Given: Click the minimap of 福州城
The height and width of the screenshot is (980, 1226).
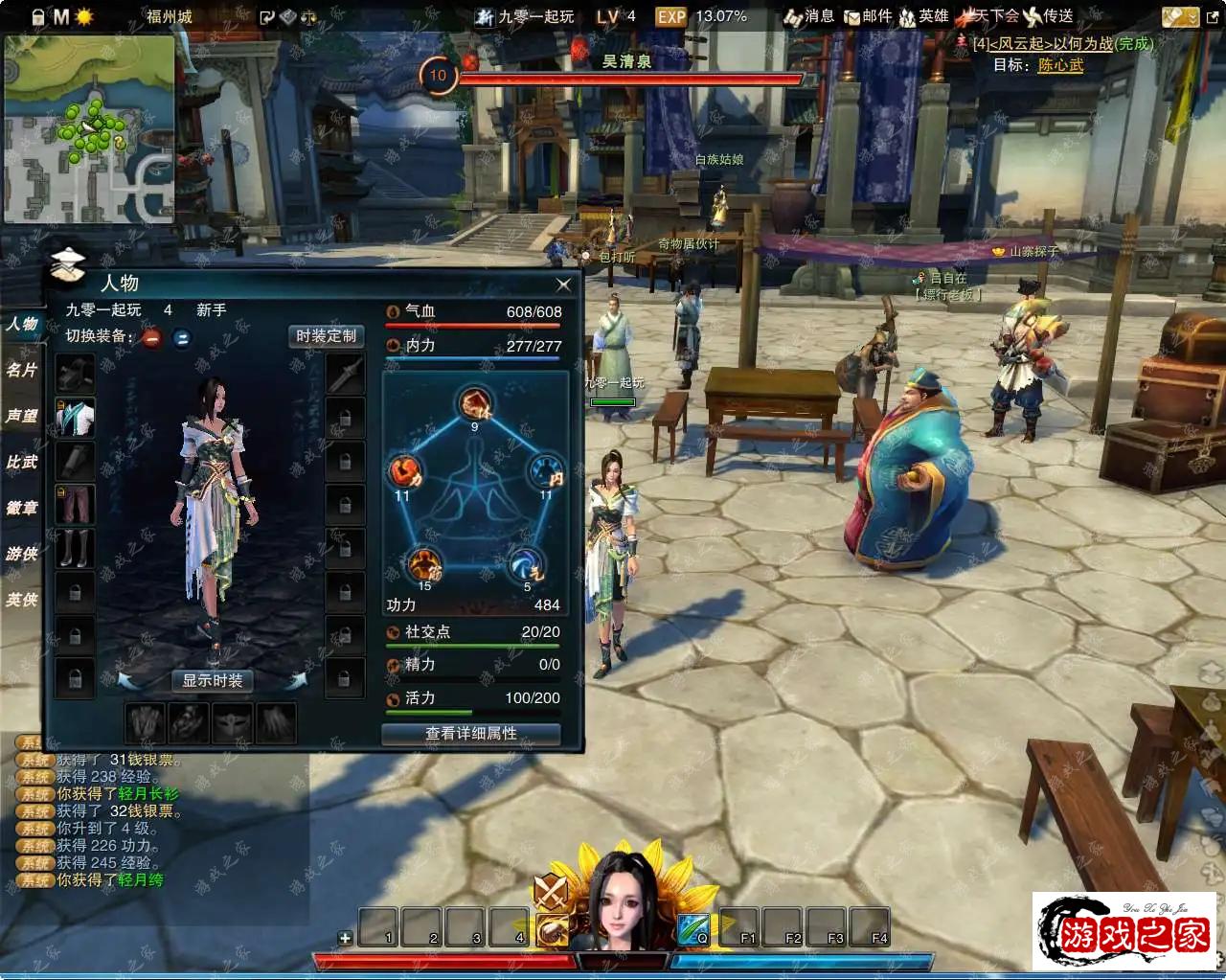Looking at the screenshot, I should point(89,129).
